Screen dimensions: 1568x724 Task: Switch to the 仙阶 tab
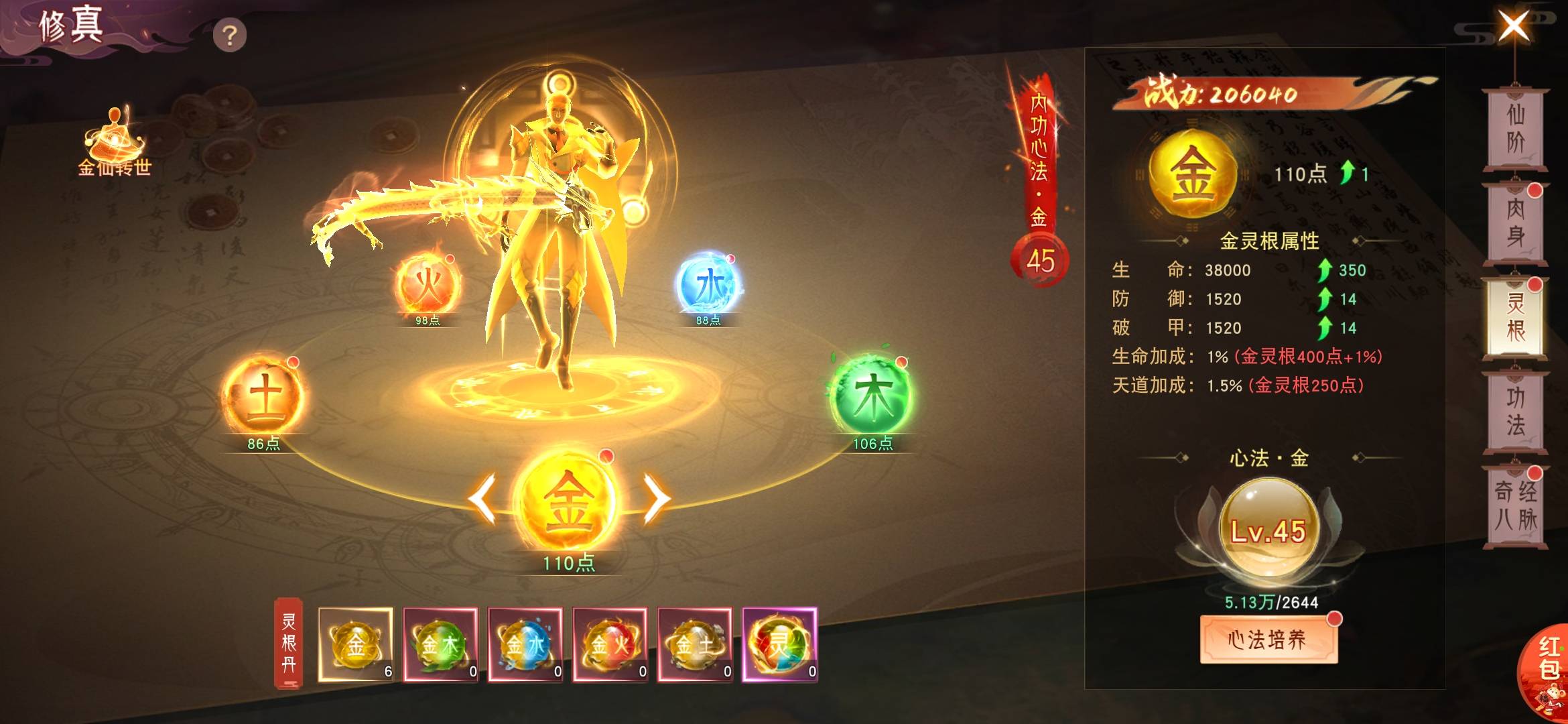point(1515,128)
